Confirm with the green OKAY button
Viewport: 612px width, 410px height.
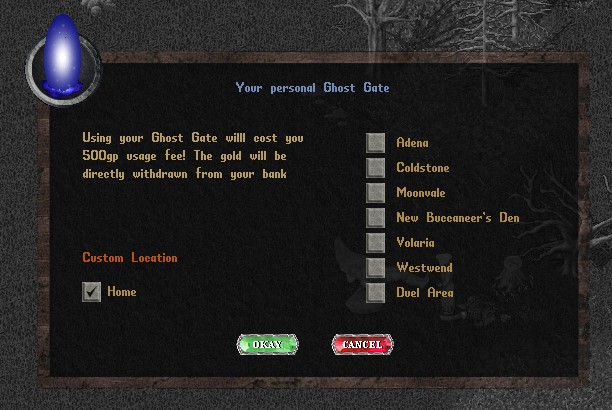(x=267, y=344)
